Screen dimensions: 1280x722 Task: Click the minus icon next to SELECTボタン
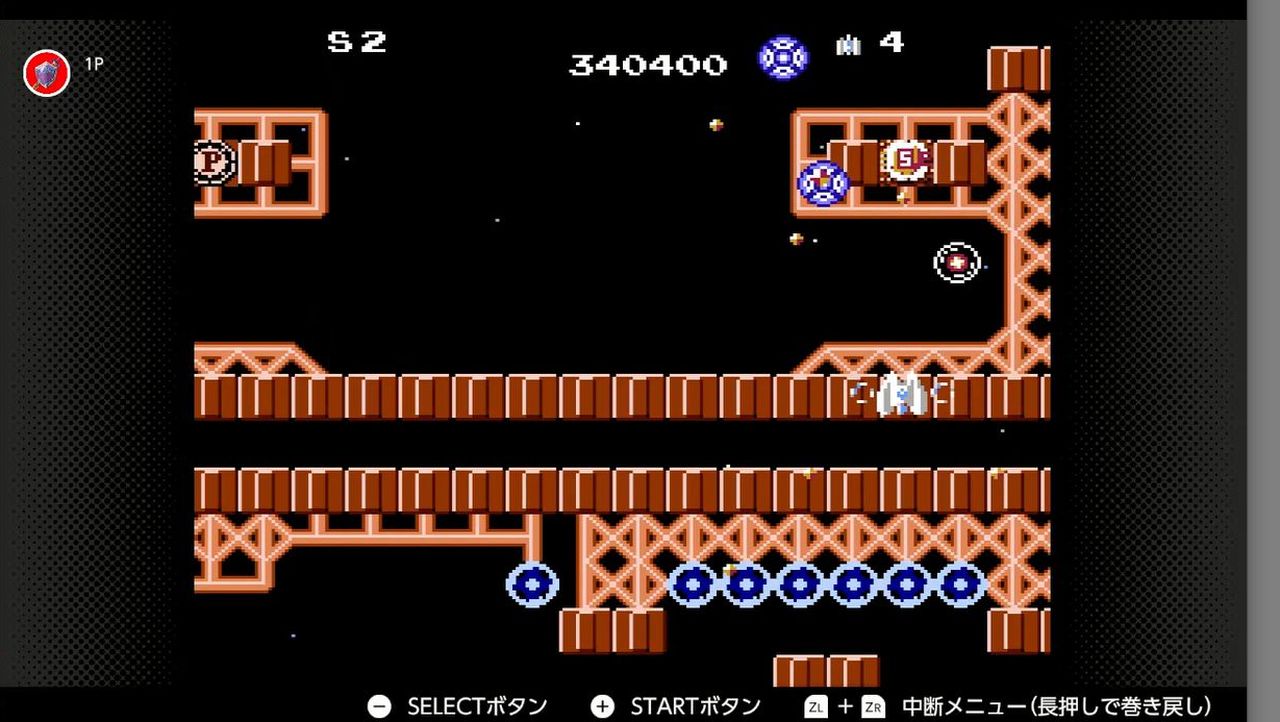tap(378, 707)
